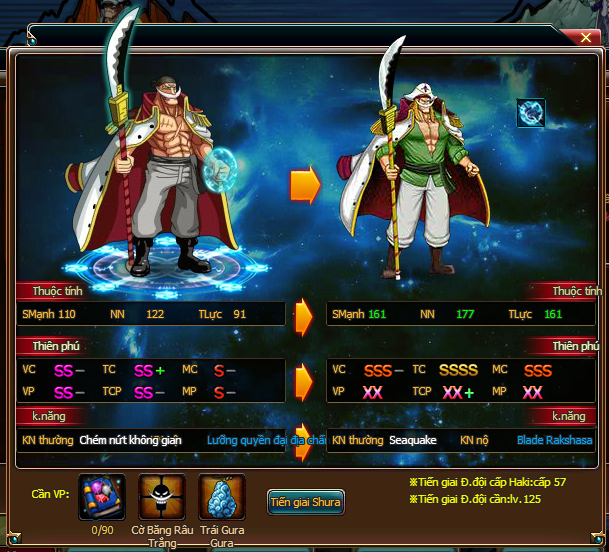The image size is (609, 552).
Task: View the Blade Rakshasa skill
Action: [554, 439]
